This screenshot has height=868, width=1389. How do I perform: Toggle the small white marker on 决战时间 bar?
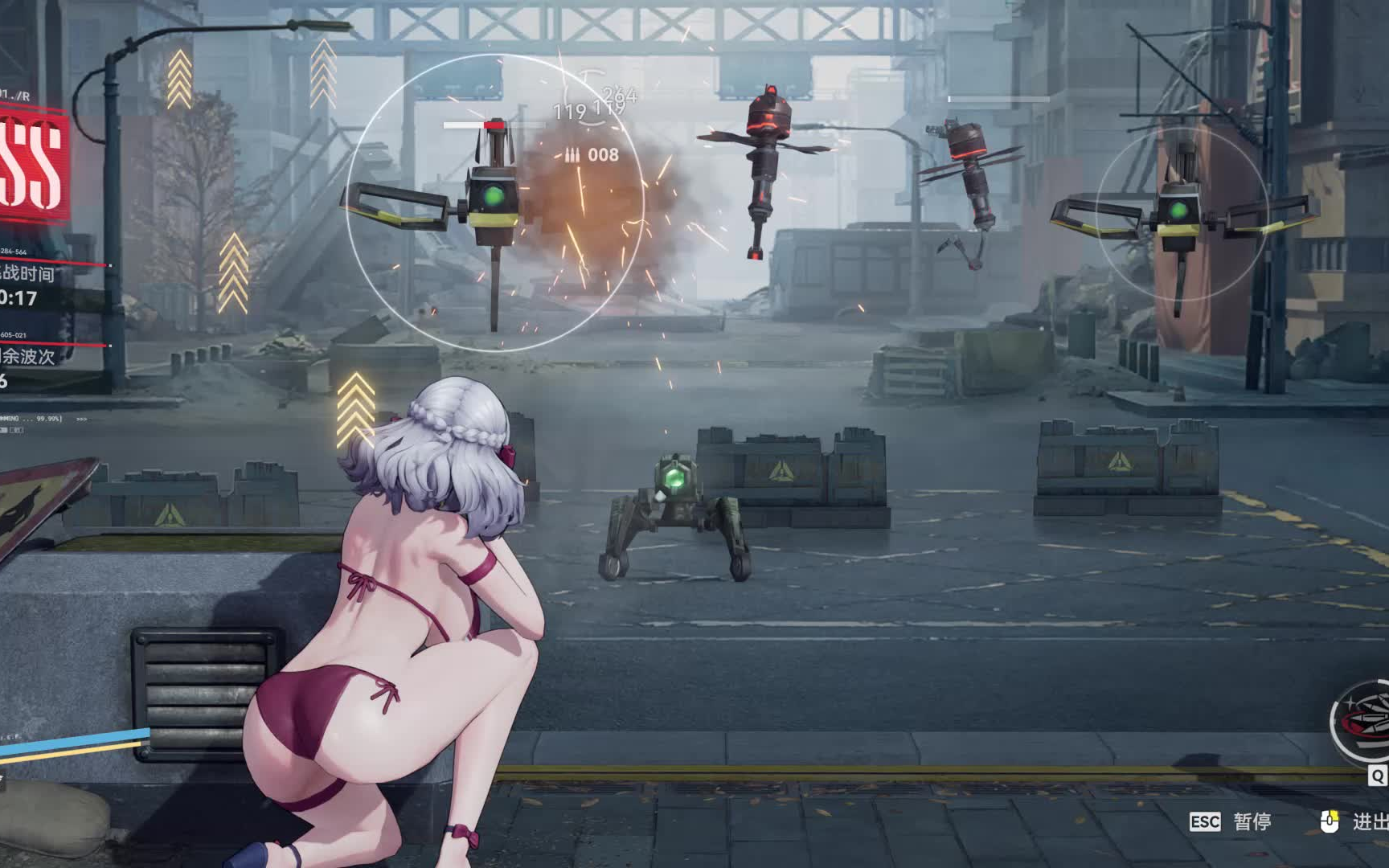tap(110, 264)
